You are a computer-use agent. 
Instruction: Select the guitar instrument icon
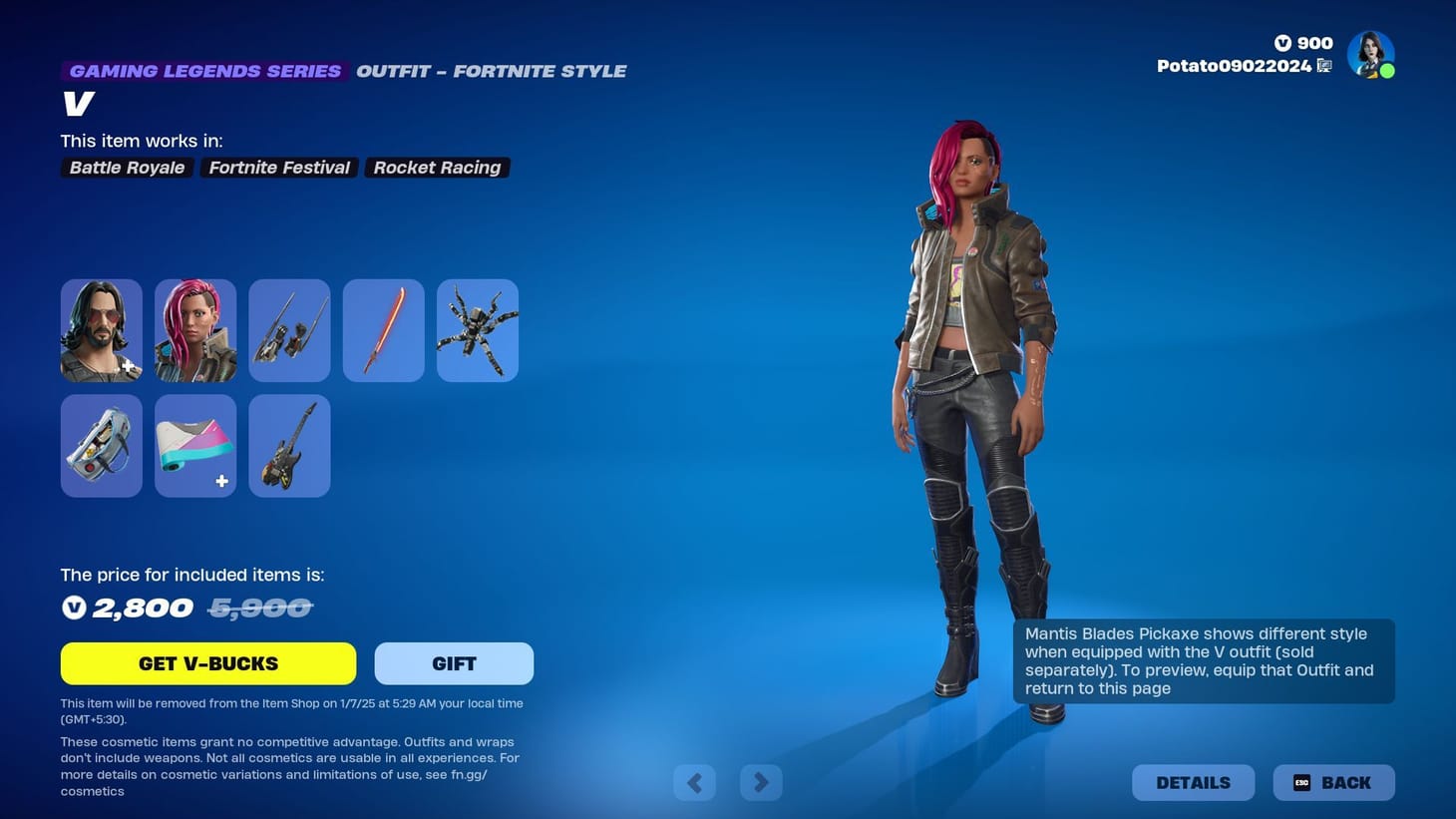[289, 445]
